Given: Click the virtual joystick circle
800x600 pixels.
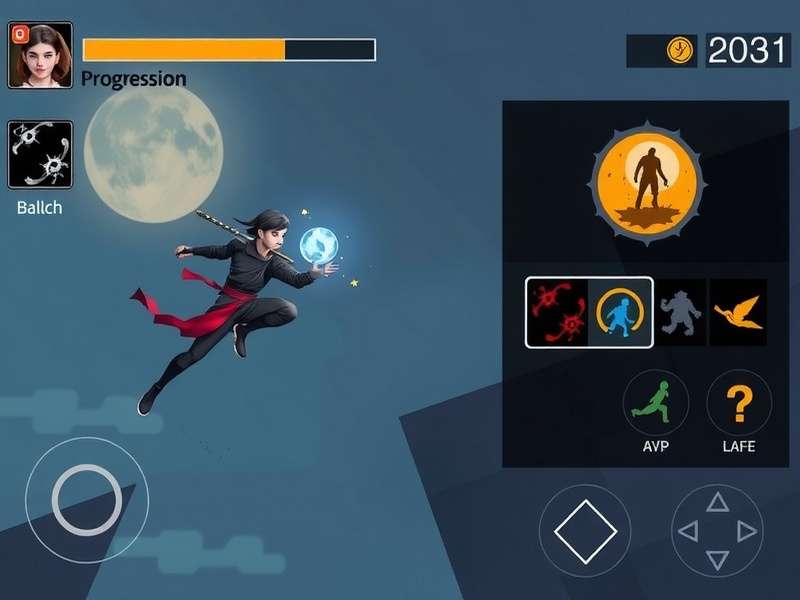Looking at the screenshot, I should tap(87, 499).
